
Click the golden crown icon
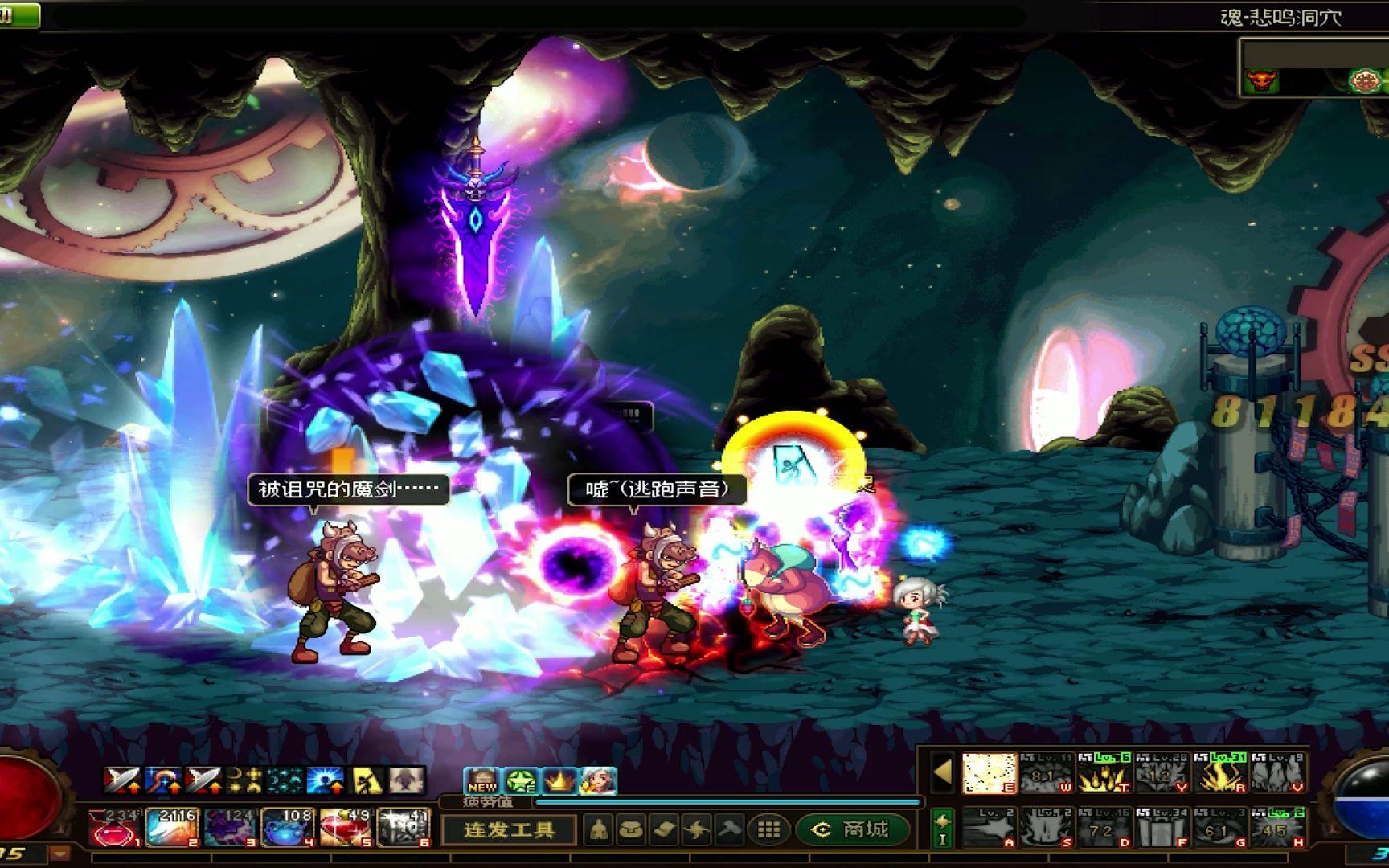(559, 780)
